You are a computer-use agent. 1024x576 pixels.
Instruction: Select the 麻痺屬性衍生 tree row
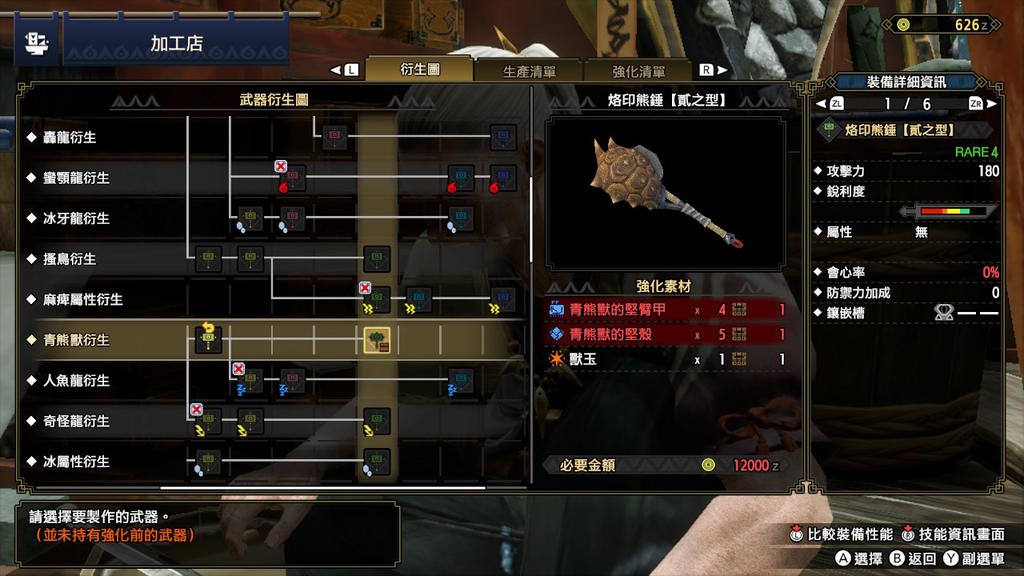coord(83,299)
